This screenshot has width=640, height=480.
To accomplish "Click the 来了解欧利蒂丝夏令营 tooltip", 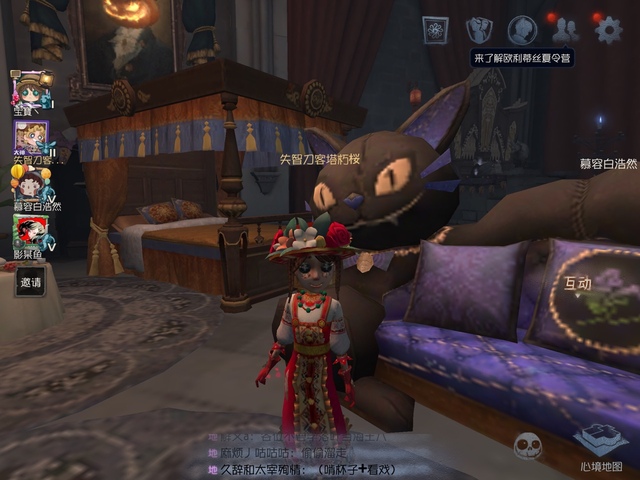I will (x=523, y=59).
